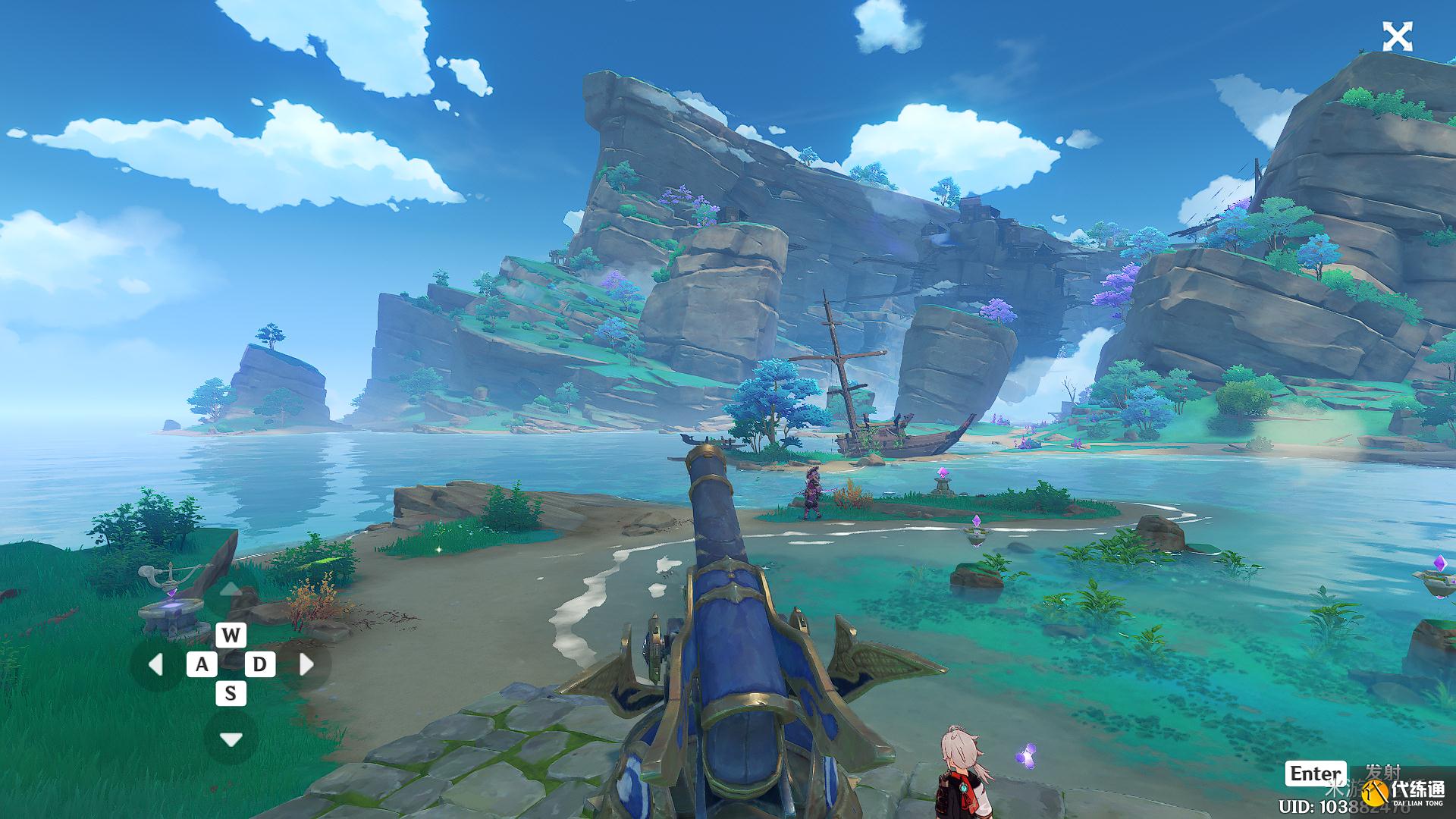
Task: Close the cannon aiming view
Action: pyautogui.click(x=1397, y=36)
